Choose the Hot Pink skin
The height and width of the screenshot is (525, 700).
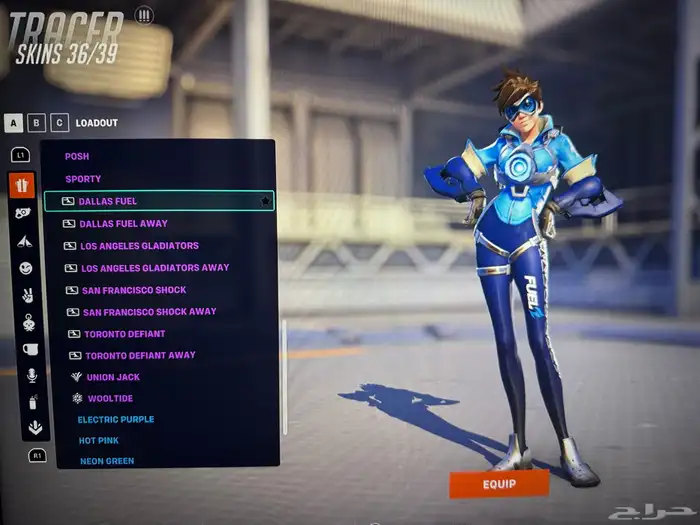click(99, 440)
